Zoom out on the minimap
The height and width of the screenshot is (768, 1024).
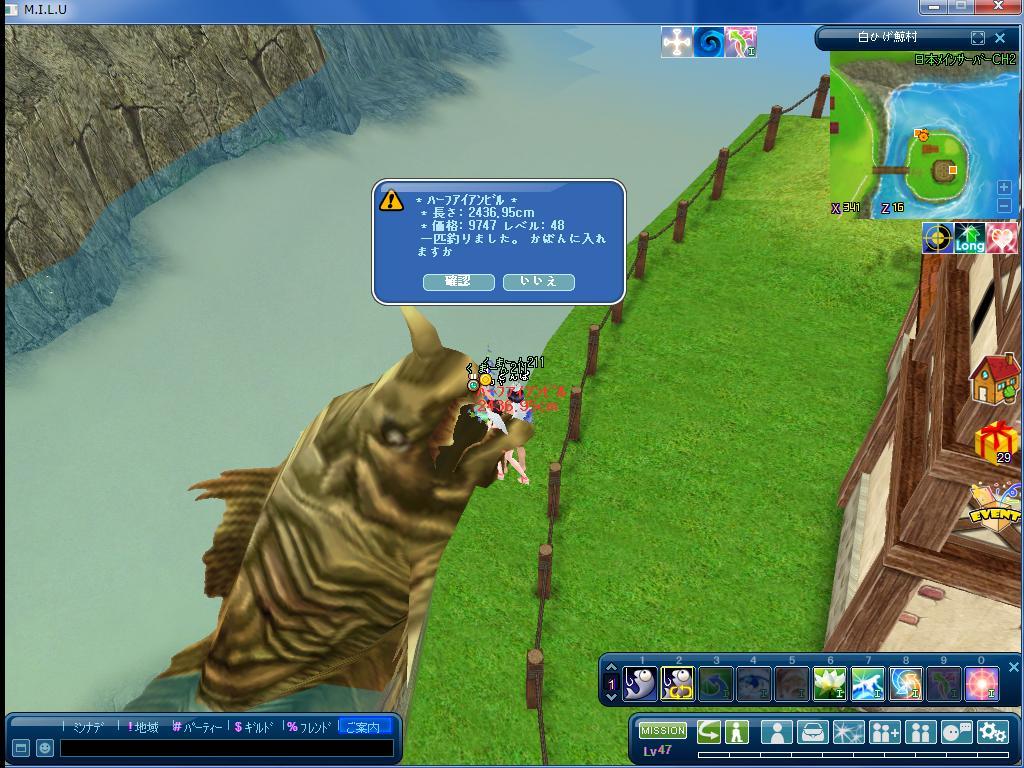coord(1004,205)
